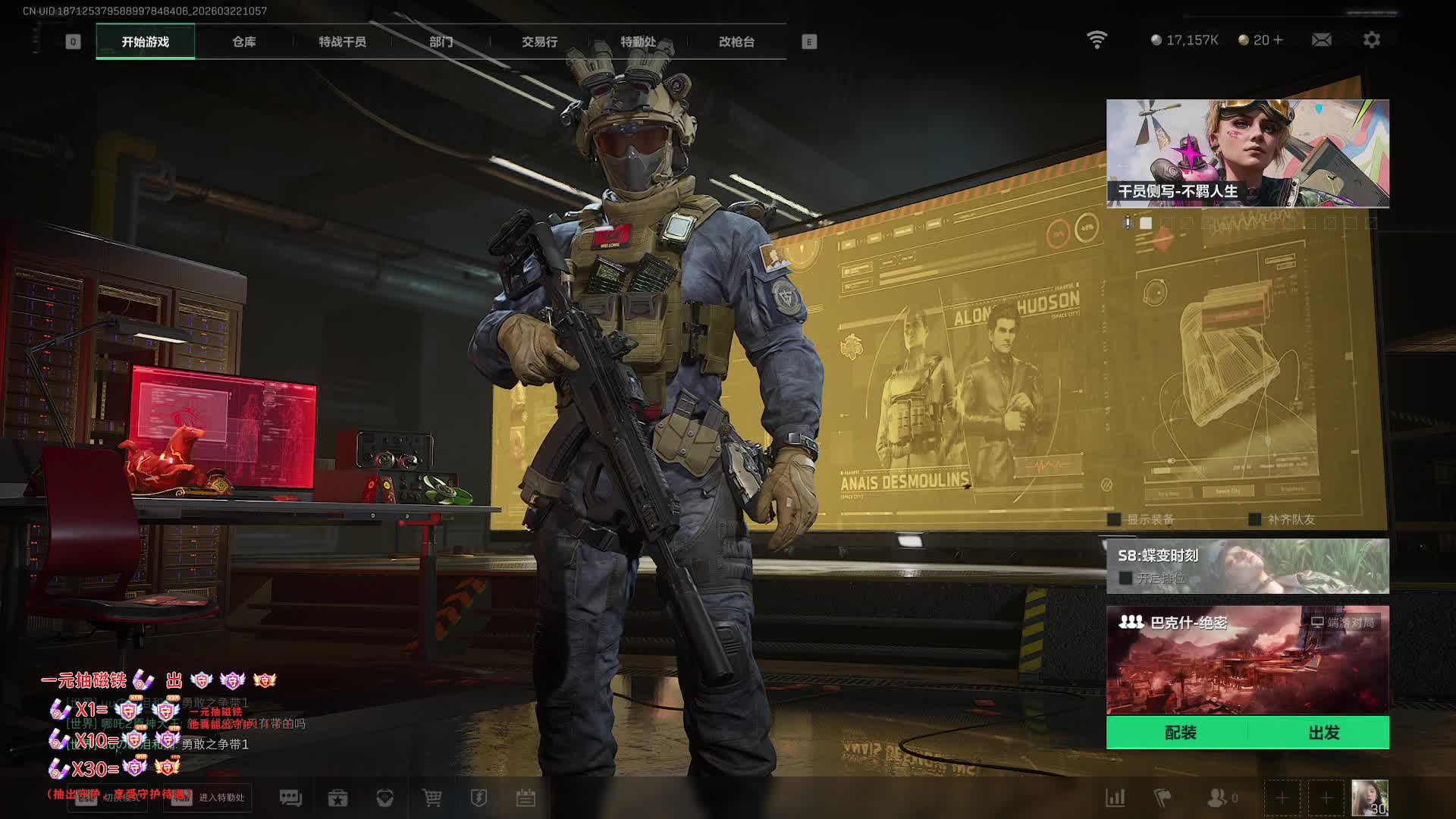Viewport: 1456px width, 819px height.
Task: Open the shopping cart store icon
Action: point(431,798)
